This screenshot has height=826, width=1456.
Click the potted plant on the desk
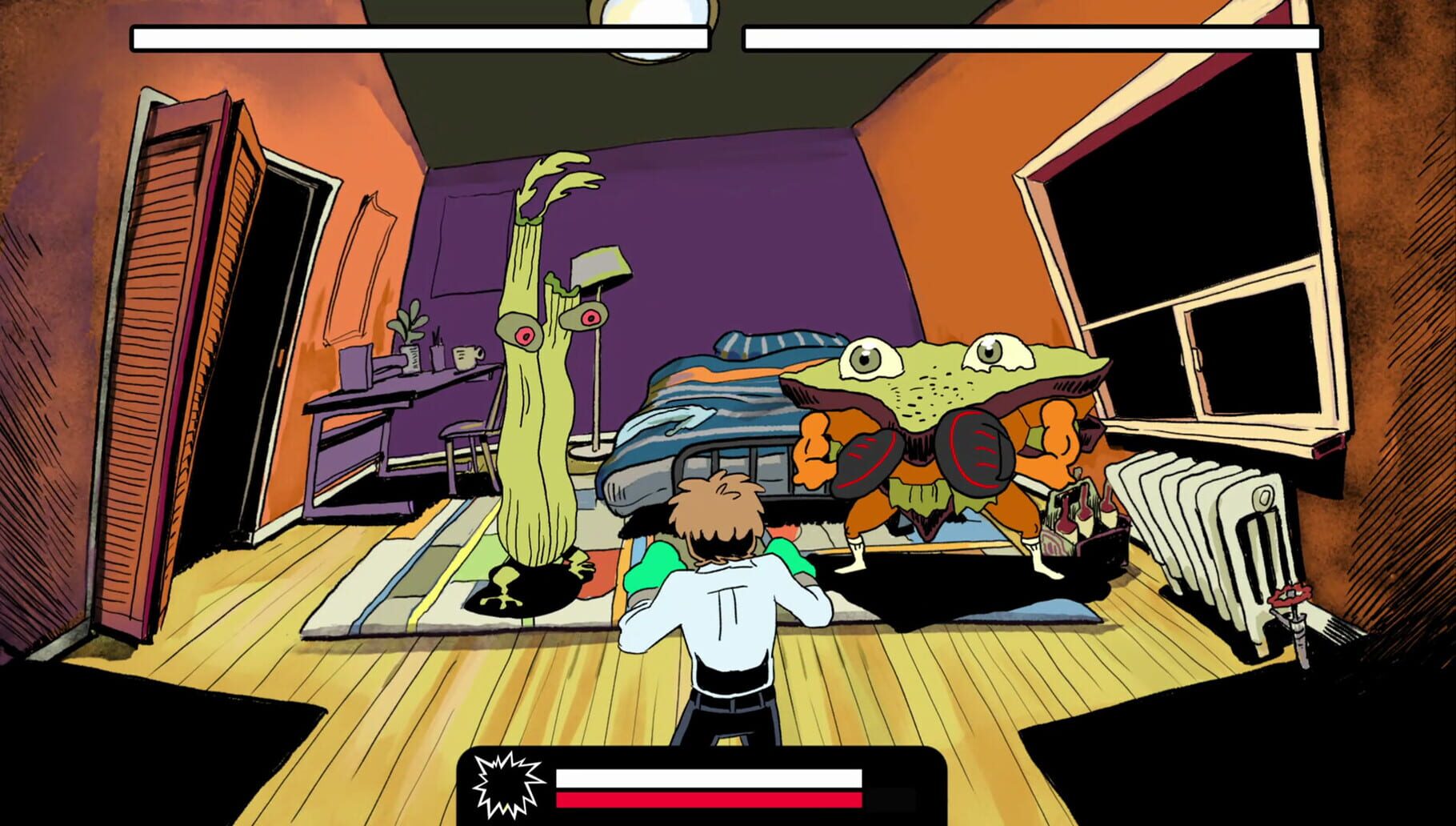(410, 336)
